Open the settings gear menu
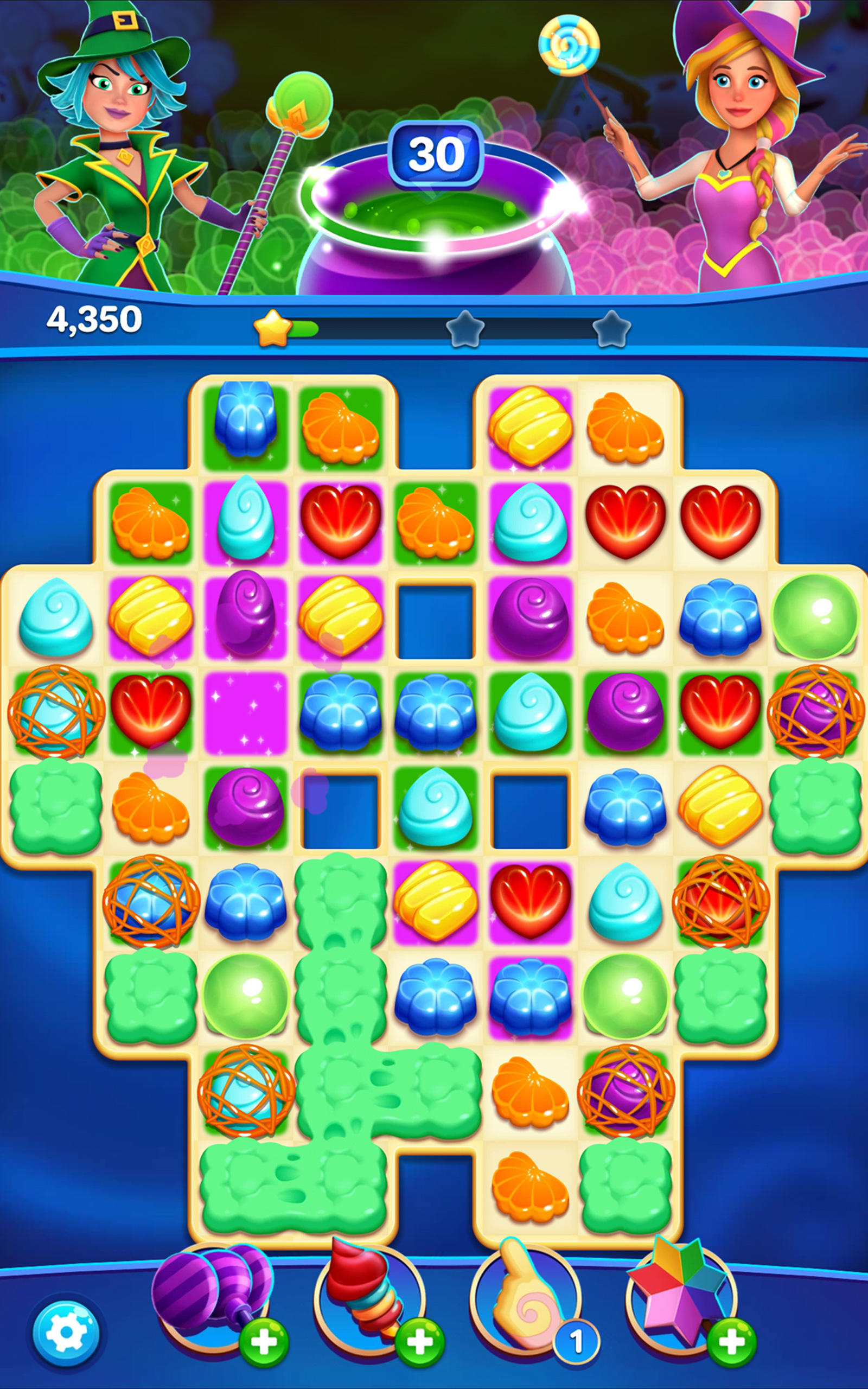868x1389 pixels. 65,1330
